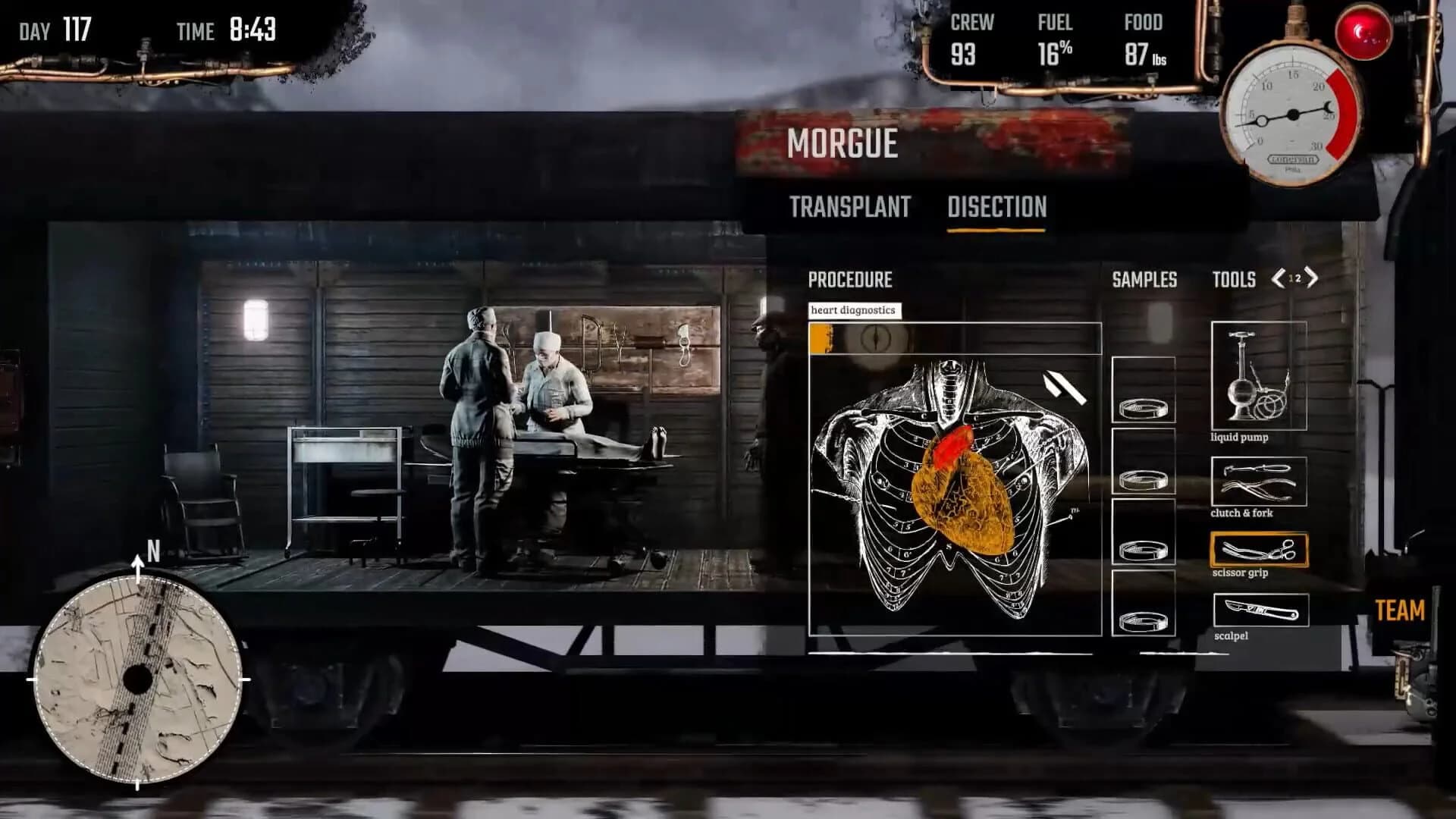The height and width of the screenshot is (819, 1456).
Task: Click the MORGUE title banner
Action: coord(843,143)
